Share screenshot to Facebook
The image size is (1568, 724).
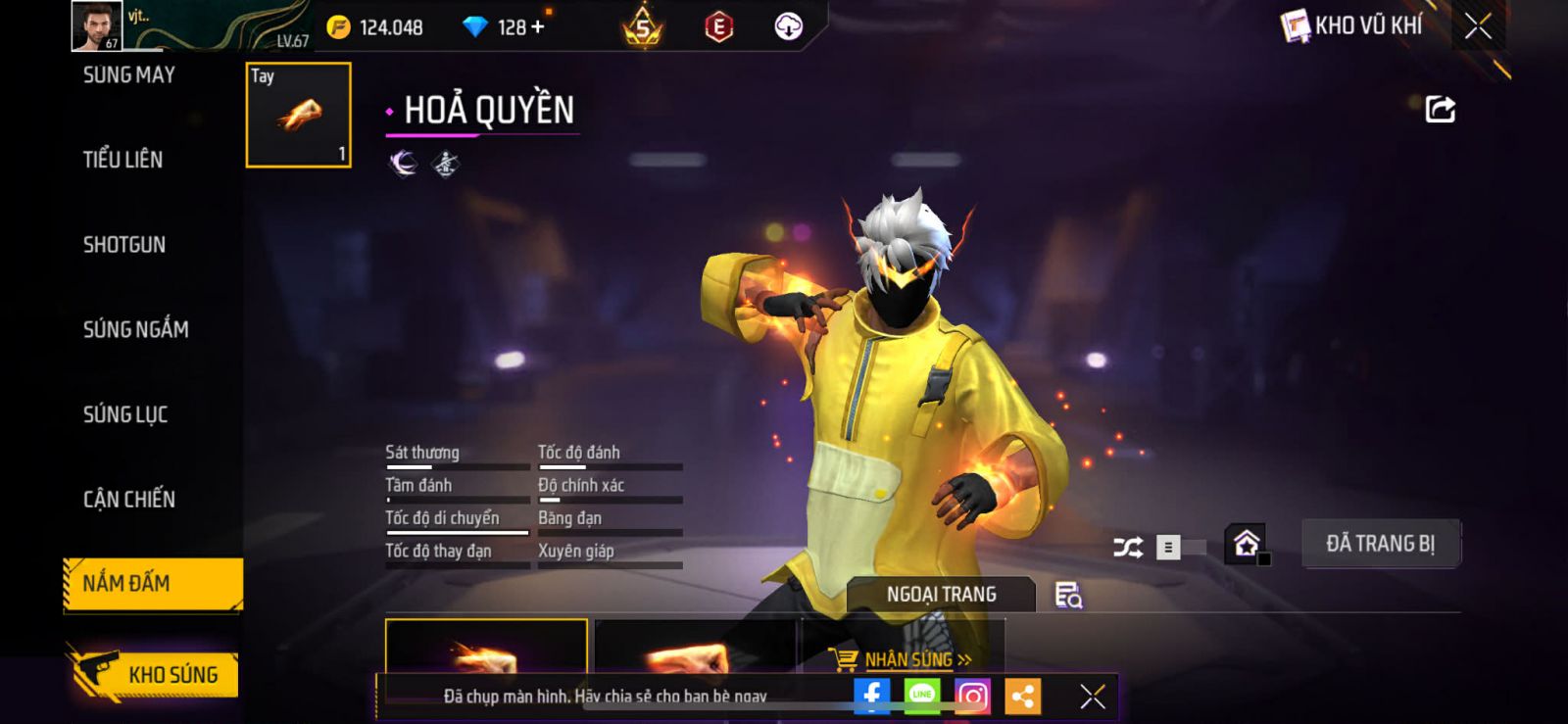(x=871, y=696)
